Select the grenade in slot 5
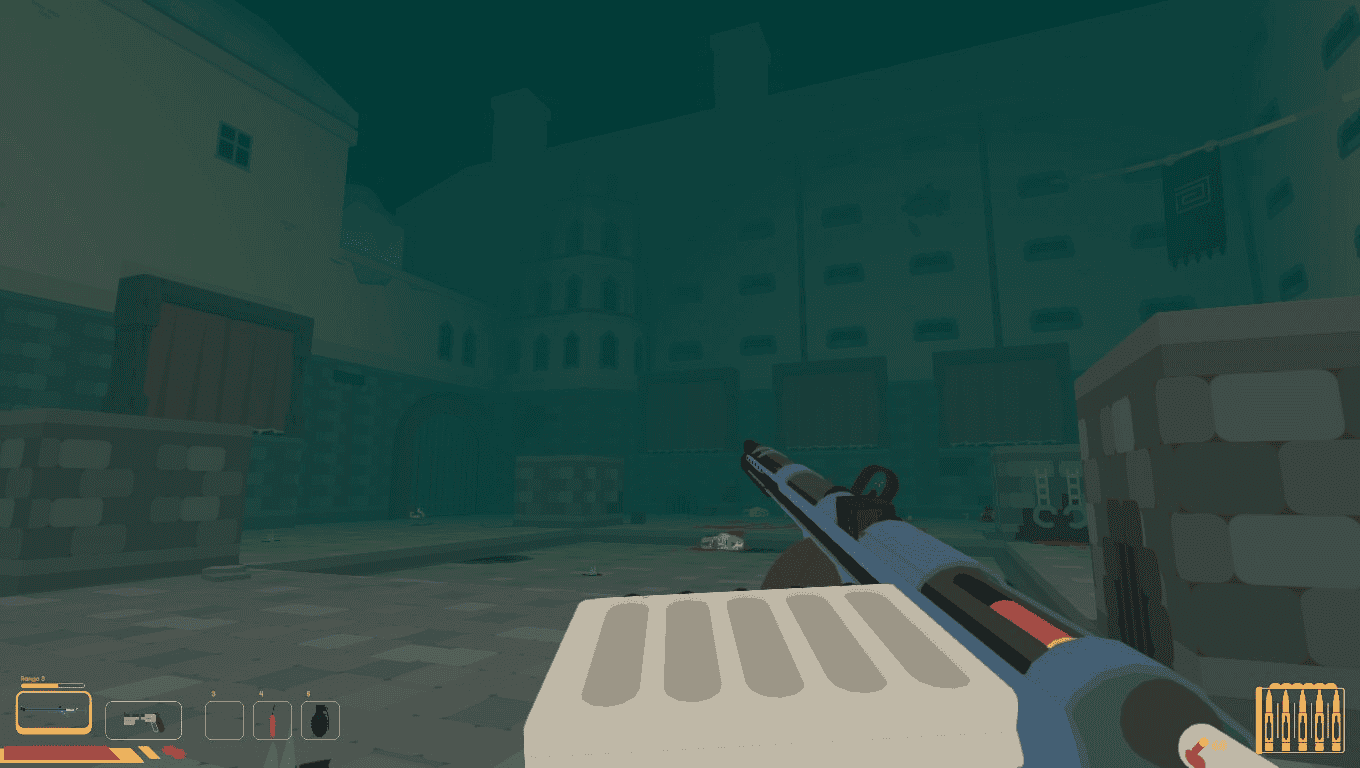The width and height of the screenshot is (1360, 768). point(320,718)
